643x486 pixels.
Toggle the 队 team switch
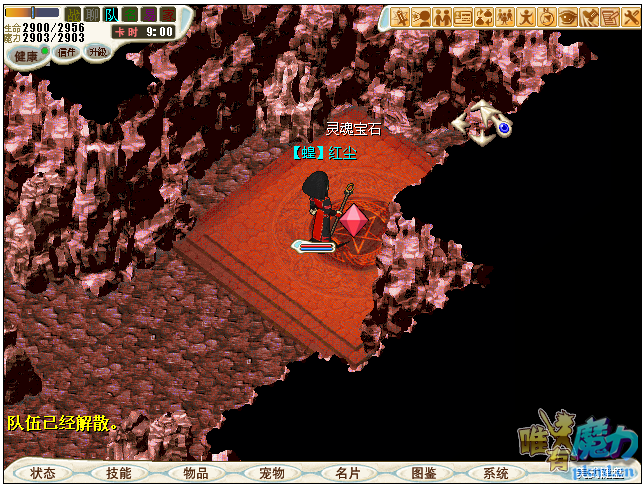click(111, 15)
